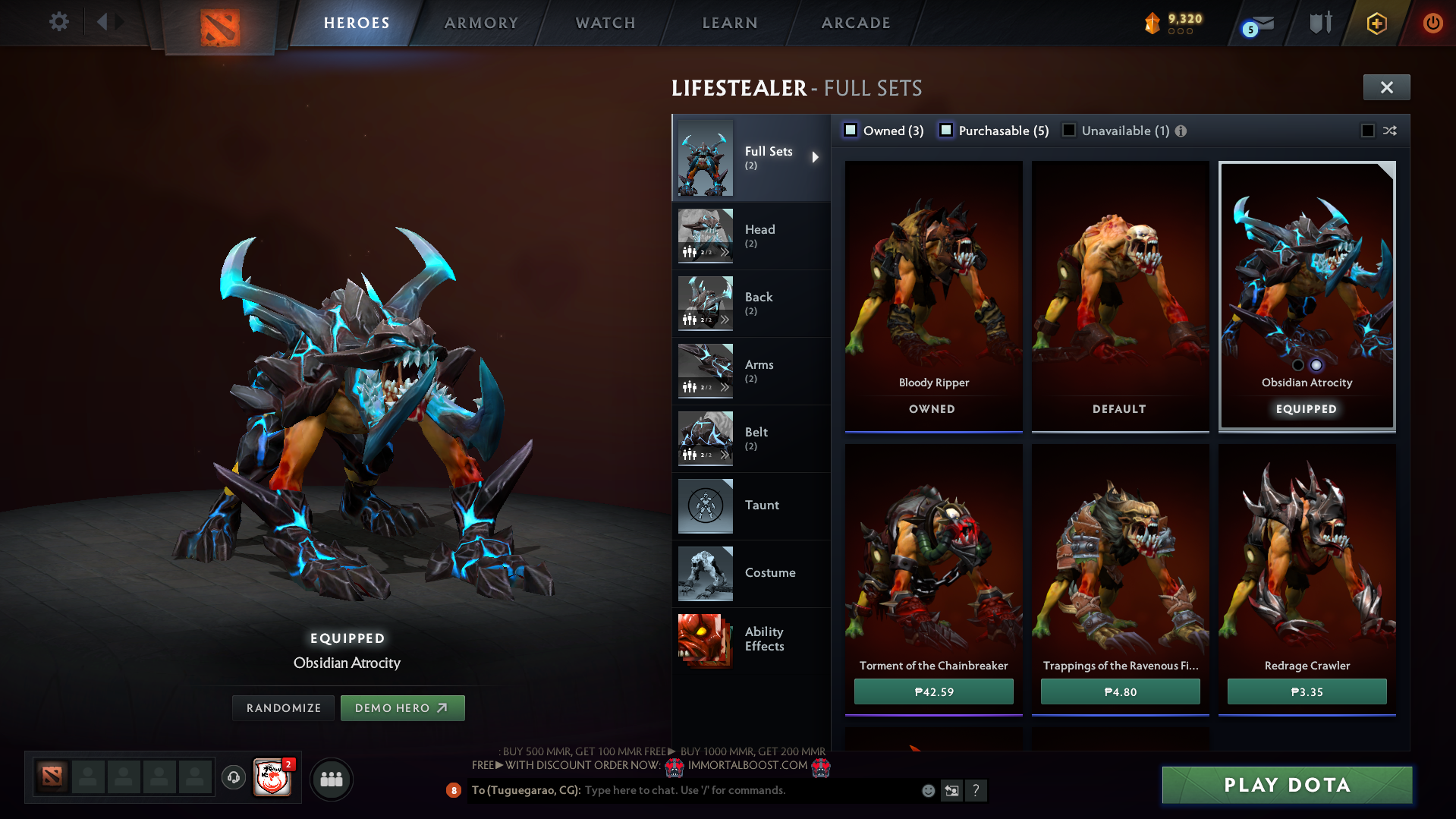Toggle the Unavailable (1) filter
The width and height of the screenshot is (1456, 819).
pyautogui.click(x=1068, y=130)
